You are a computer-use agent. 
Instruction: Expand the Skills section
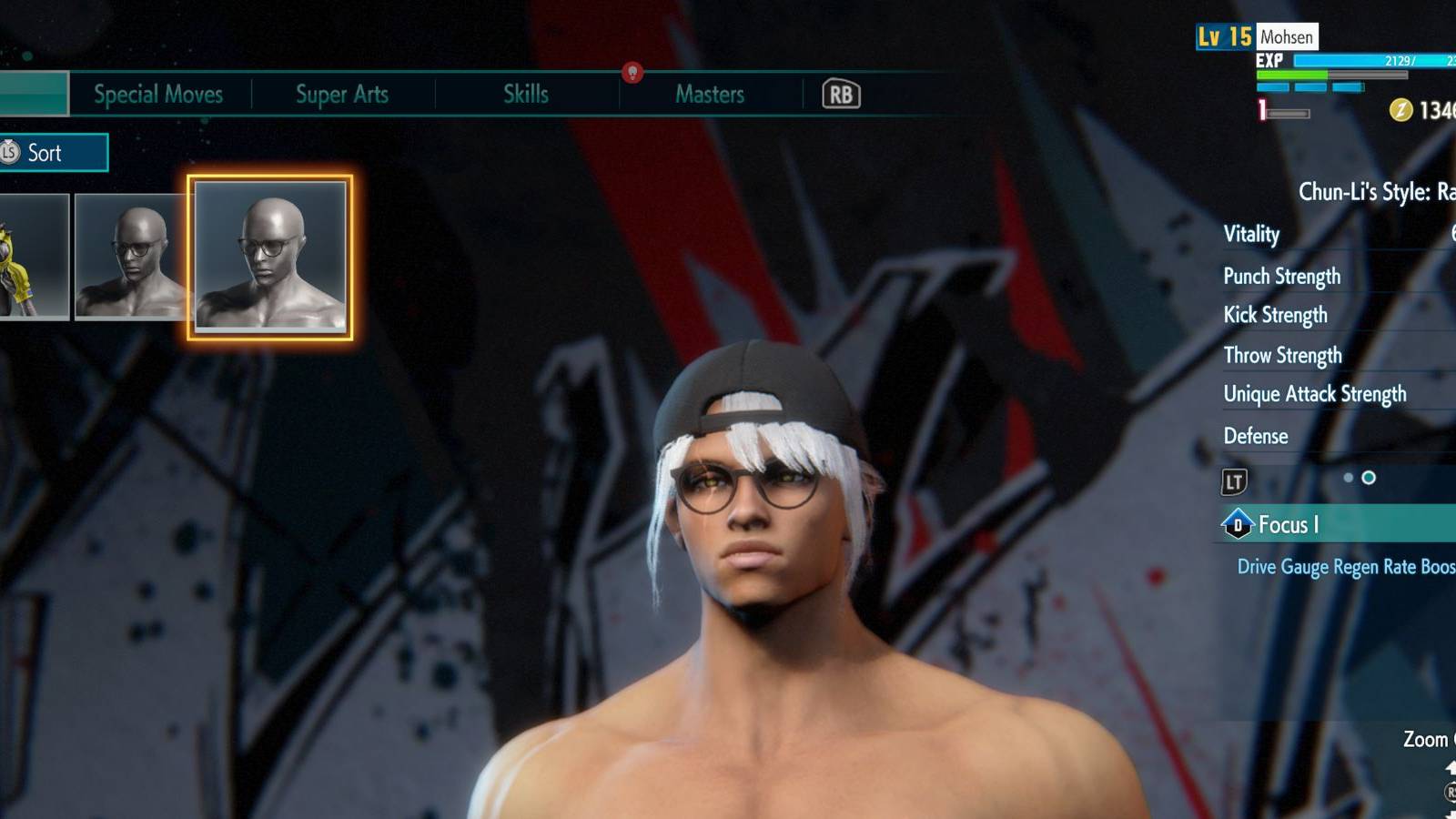pos(526,94)
